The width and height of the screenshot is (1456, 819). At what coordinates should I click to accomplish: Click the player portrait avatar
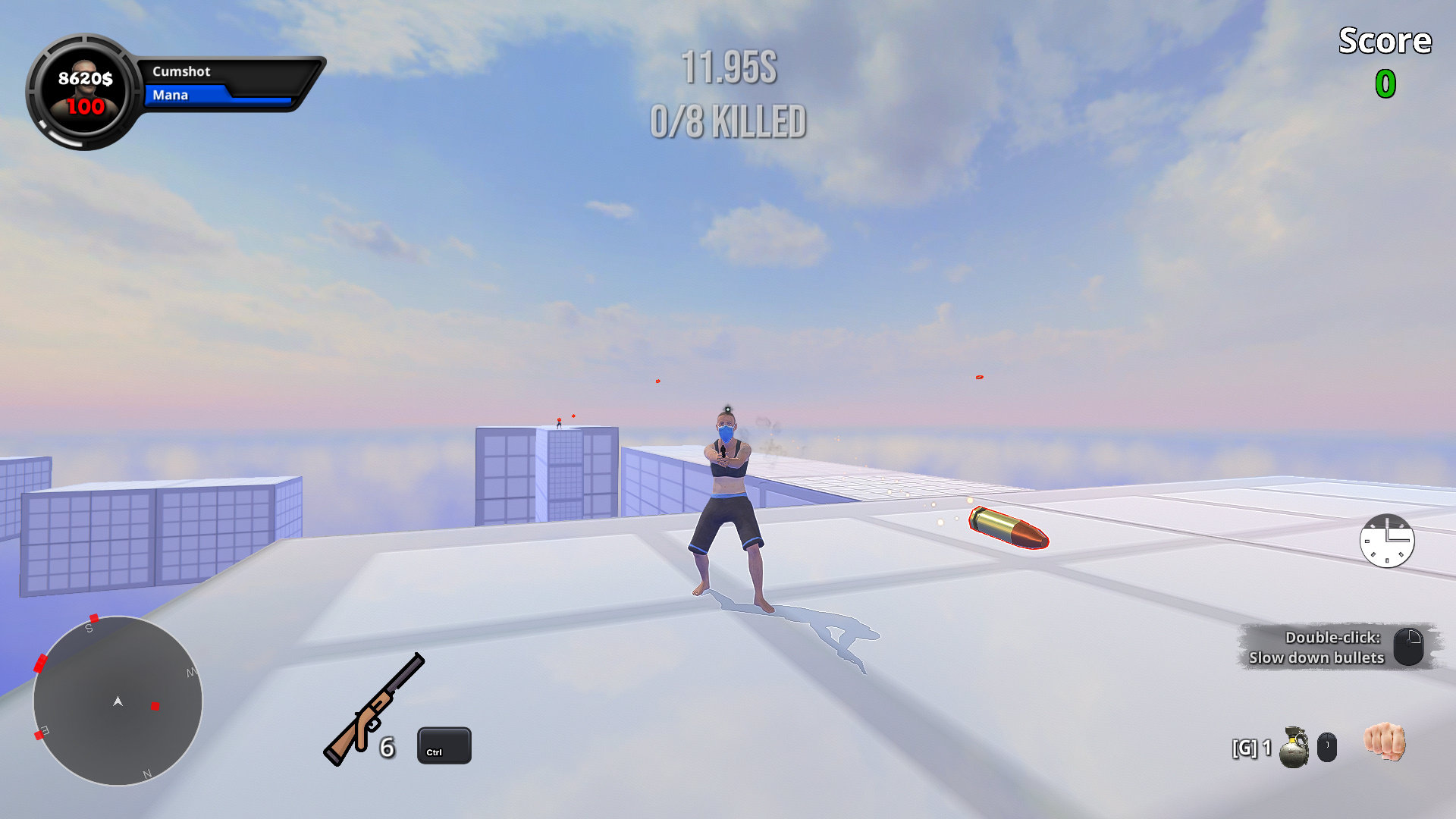click(85, 92)
